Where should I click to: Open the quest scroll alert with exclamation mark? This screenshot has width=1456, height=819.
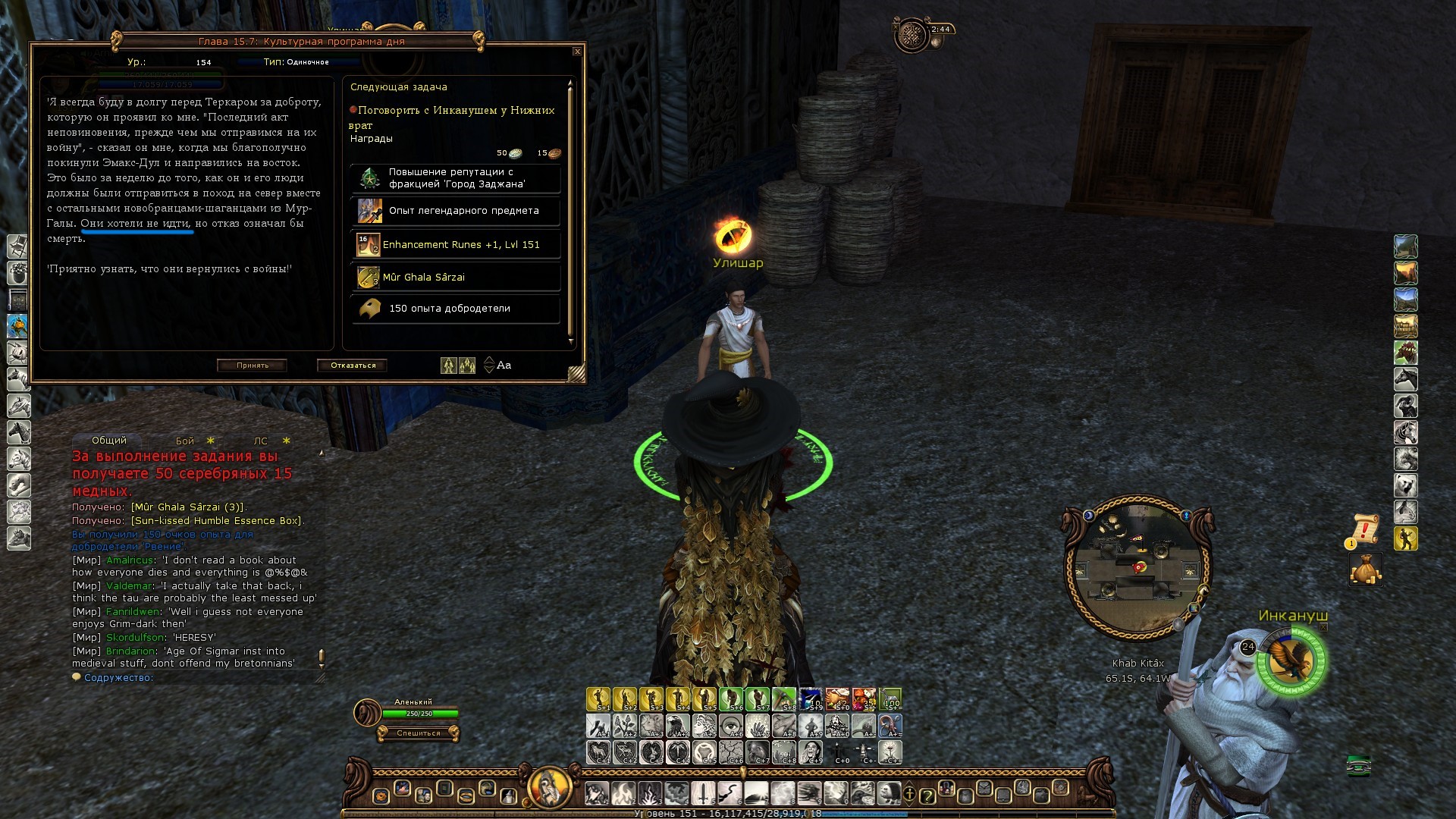tap(1365, 529)
